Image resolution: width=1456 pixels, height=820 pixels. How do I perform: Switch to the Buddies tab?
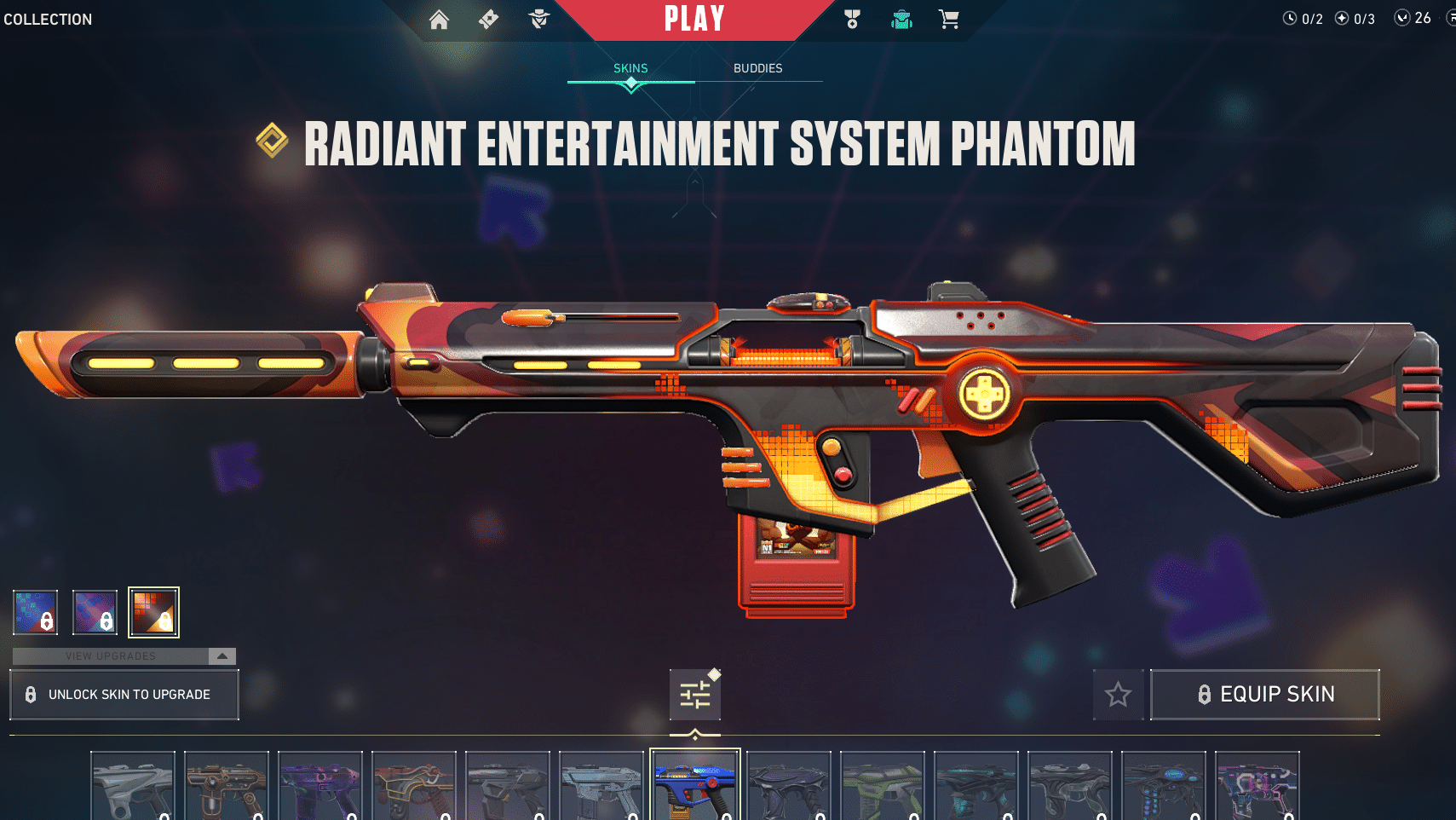(758, 68)
